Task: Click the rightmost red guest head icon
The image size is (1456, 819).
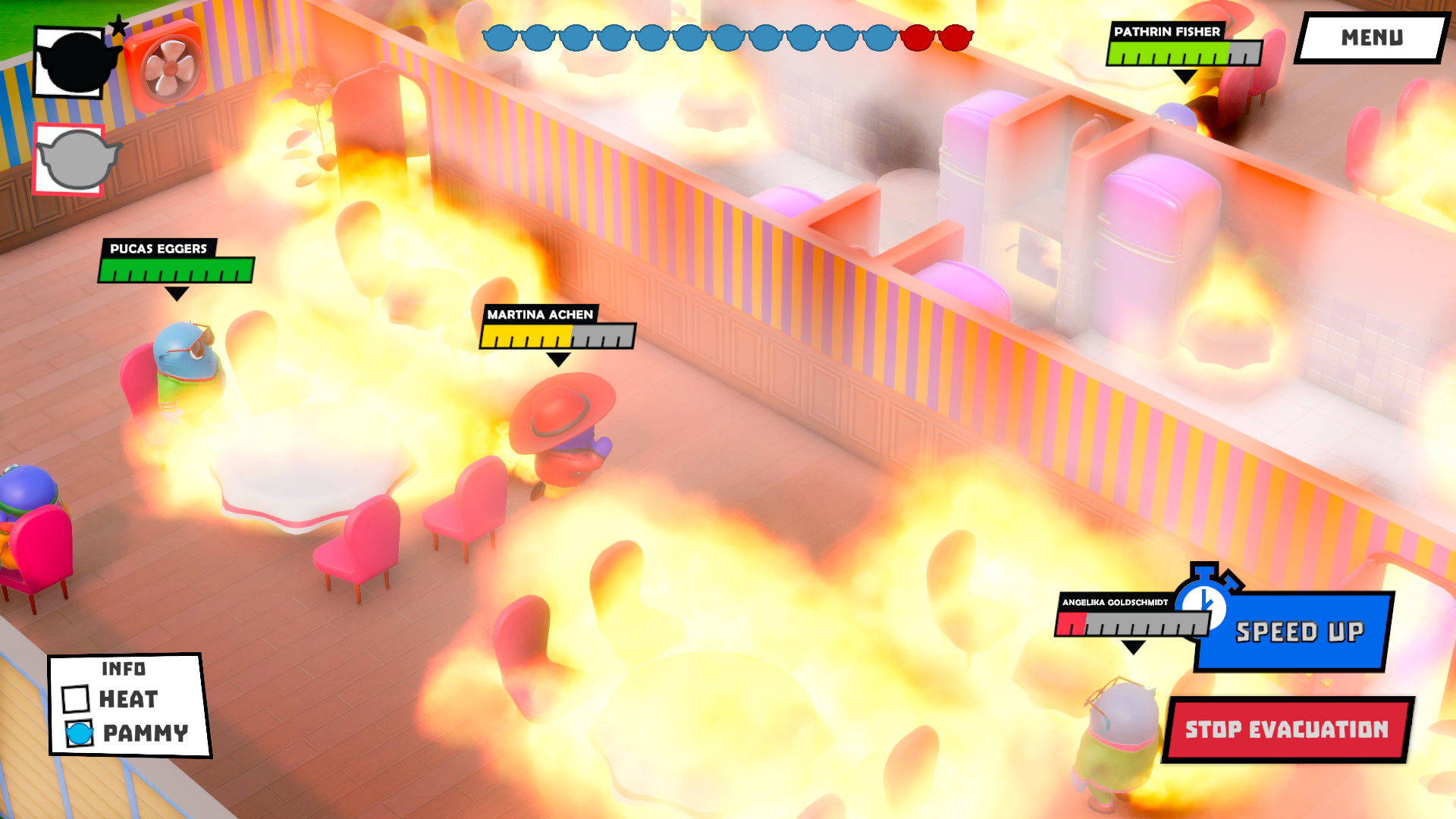Action: tap(955, 38)
